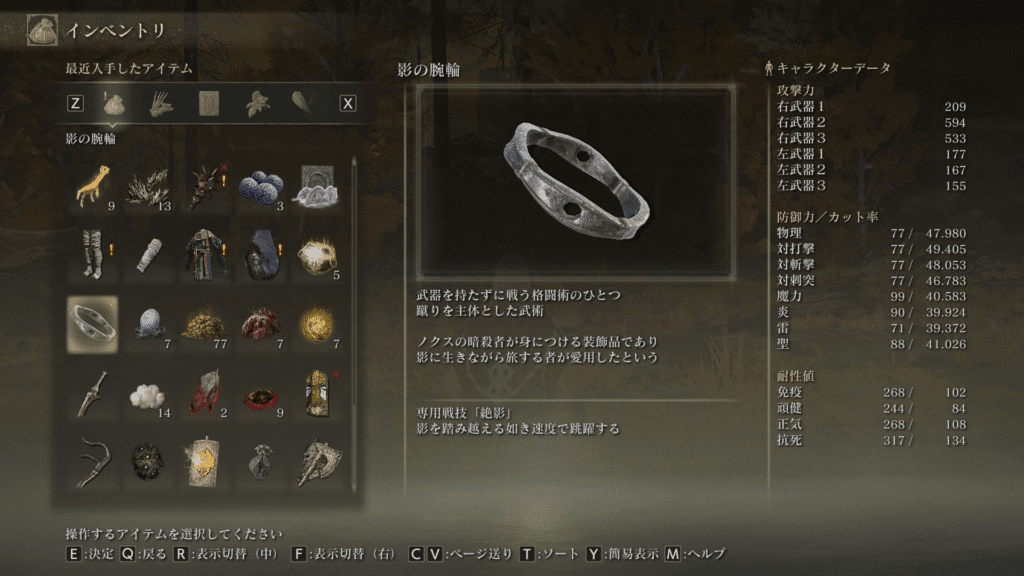
Task: Select the golden bird claw item
Action: point(92,188)
